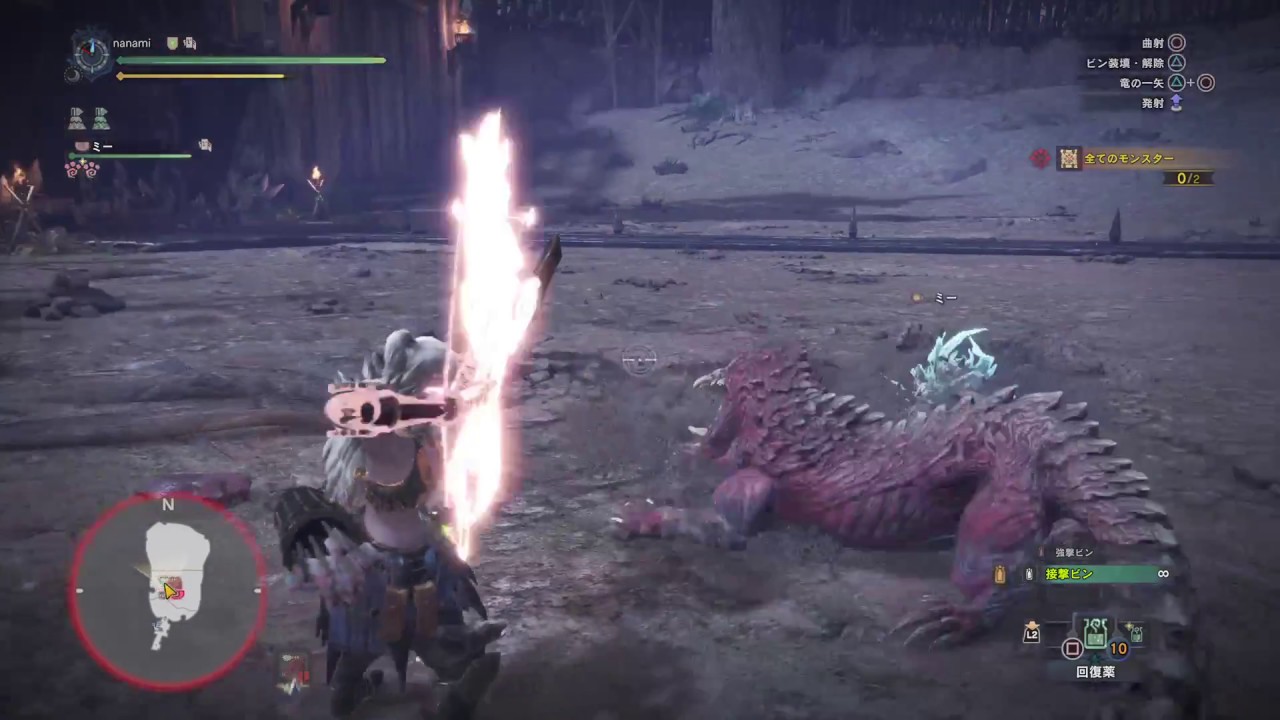1280x720 pixels.
Task: Select the next potion beside 回復薬
Action: [1135, 634]
